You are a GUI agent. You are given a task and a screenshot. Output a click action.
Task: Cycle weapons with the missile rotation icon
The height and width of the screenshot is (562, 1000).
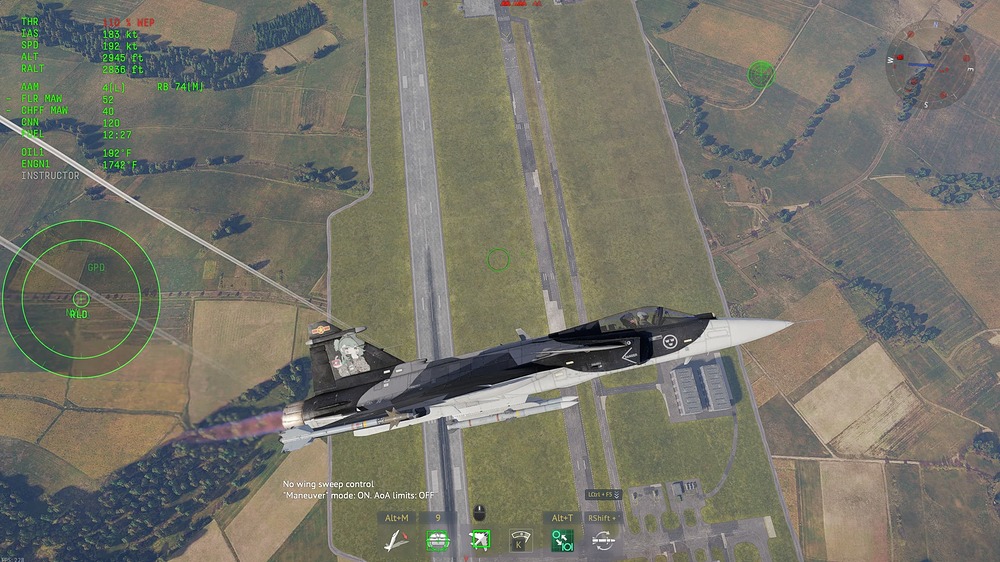(603, 541)
